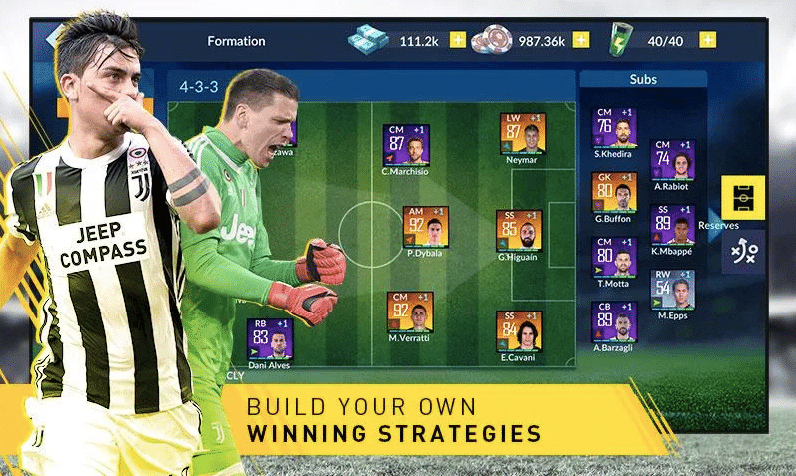Open the yellow pitch formation tab

coord(743,197)
